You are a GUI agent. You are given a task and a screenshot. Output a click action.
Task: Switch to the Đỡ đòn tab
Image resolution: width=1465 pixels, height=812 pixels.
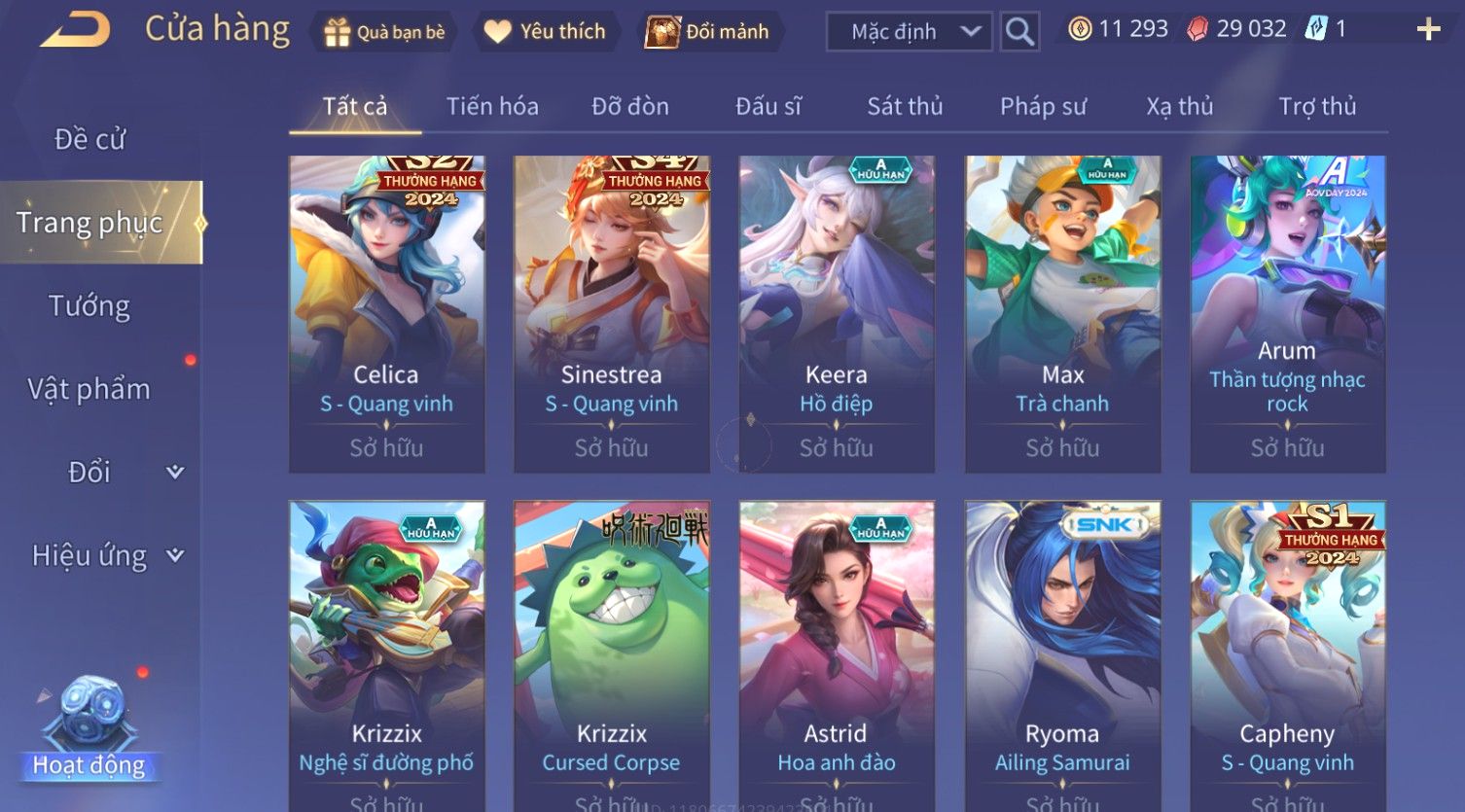click(630, 106)
